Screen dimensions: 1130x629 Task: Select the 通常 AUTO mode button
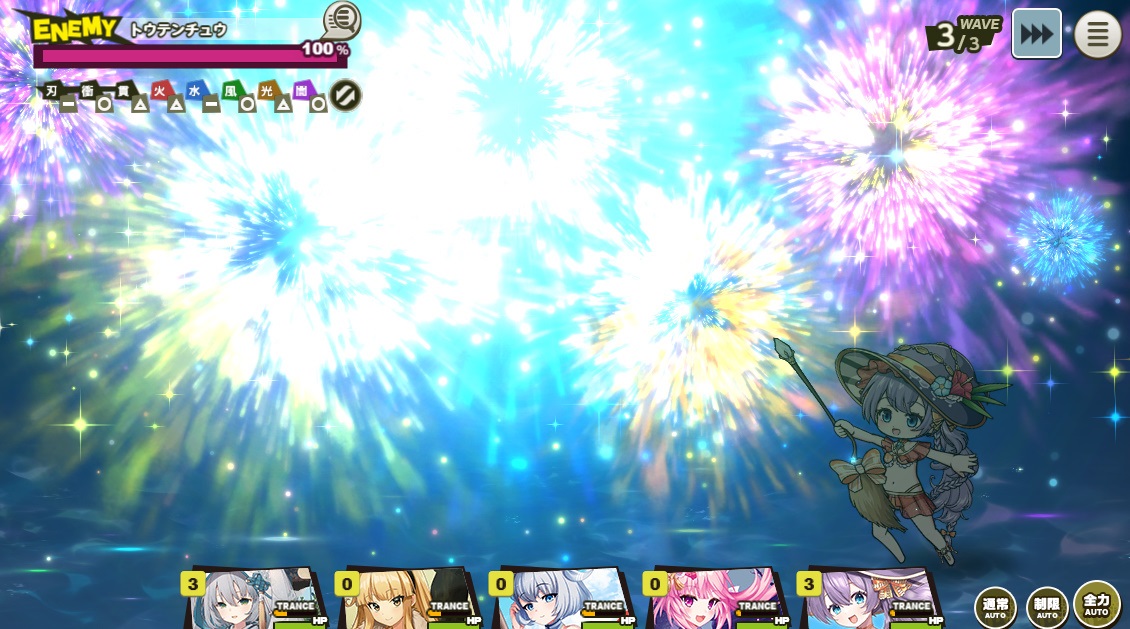[995, 606]
